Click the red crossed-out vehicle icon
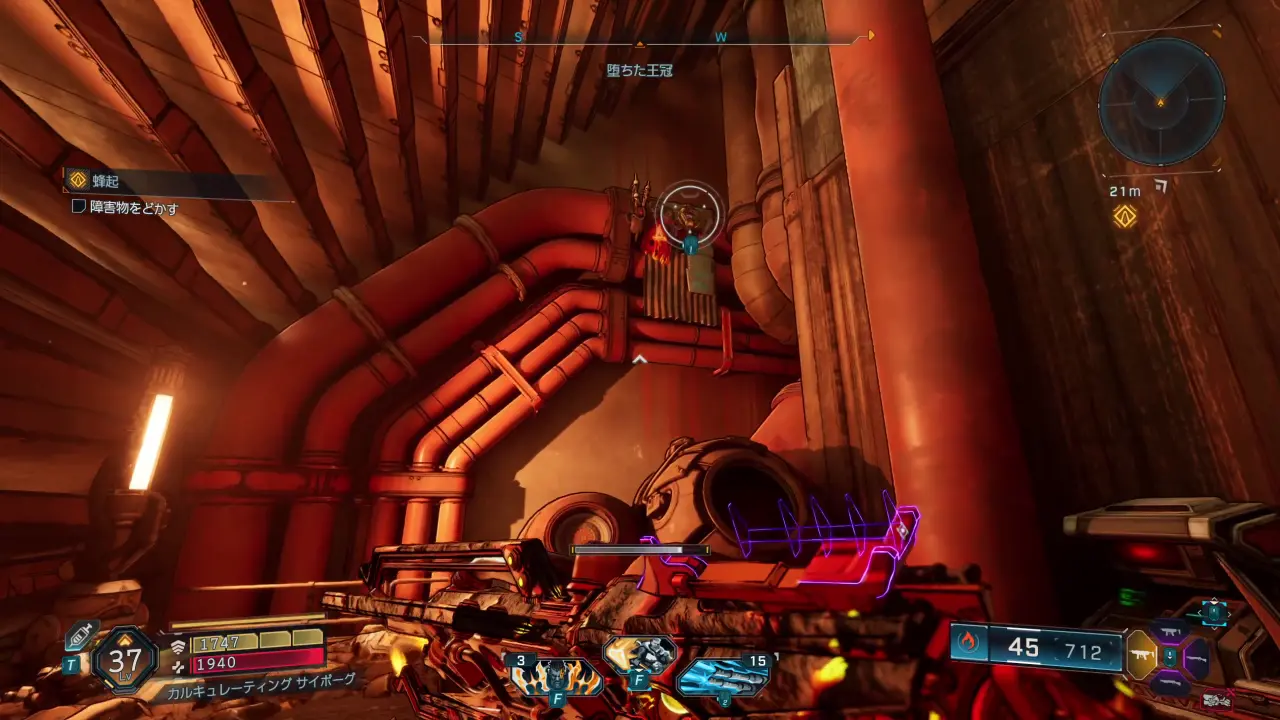 point(1217,700)
